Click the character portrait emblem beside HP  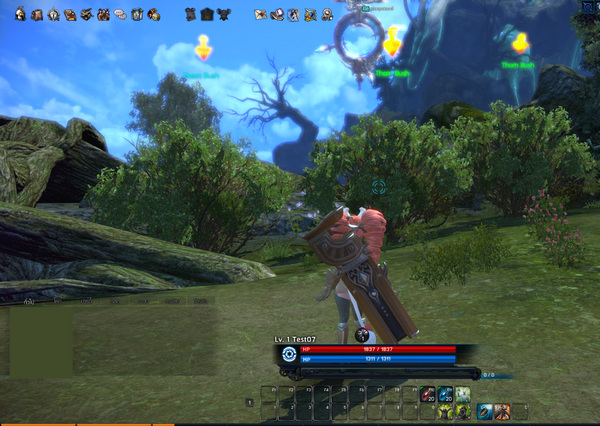coord(289,354)
